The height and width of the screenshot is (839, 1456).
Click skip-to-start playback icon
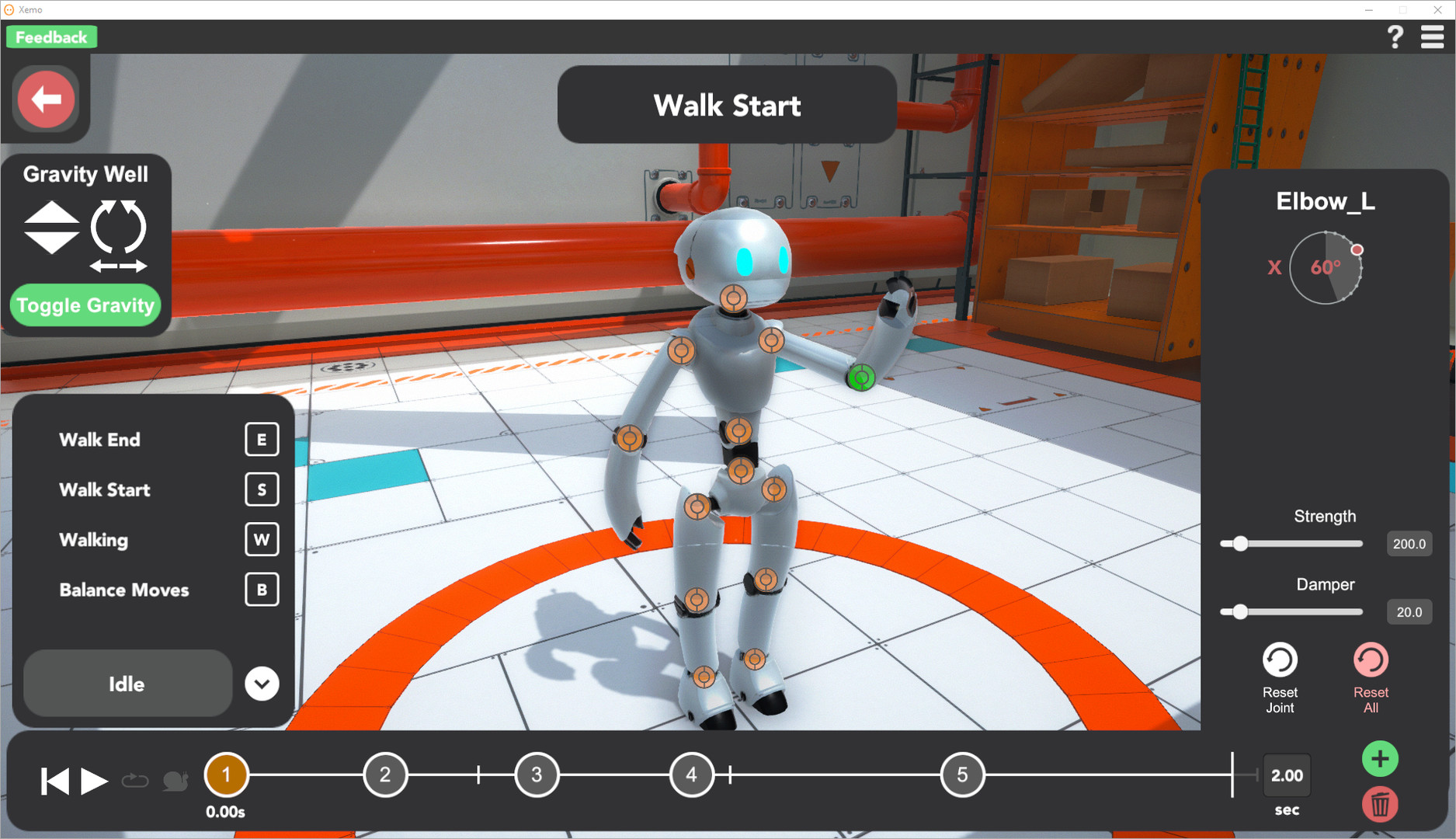tap(54, 780)
